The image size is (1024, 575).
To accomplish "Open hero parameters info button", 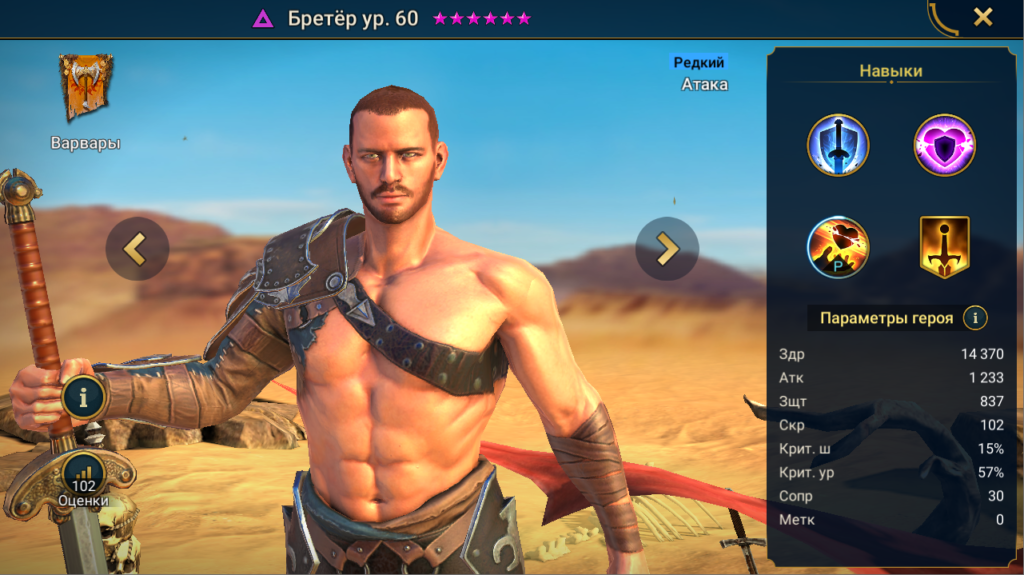I will point(975,318).
